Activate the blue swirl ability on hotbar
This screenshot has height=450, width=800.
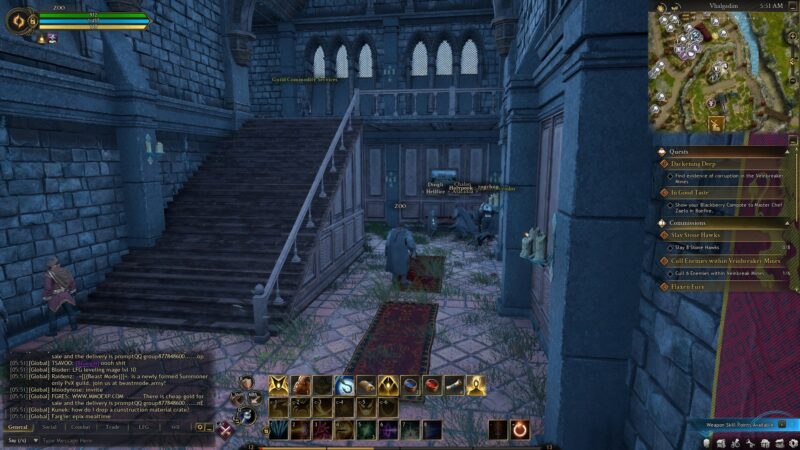tap(344, 385)
